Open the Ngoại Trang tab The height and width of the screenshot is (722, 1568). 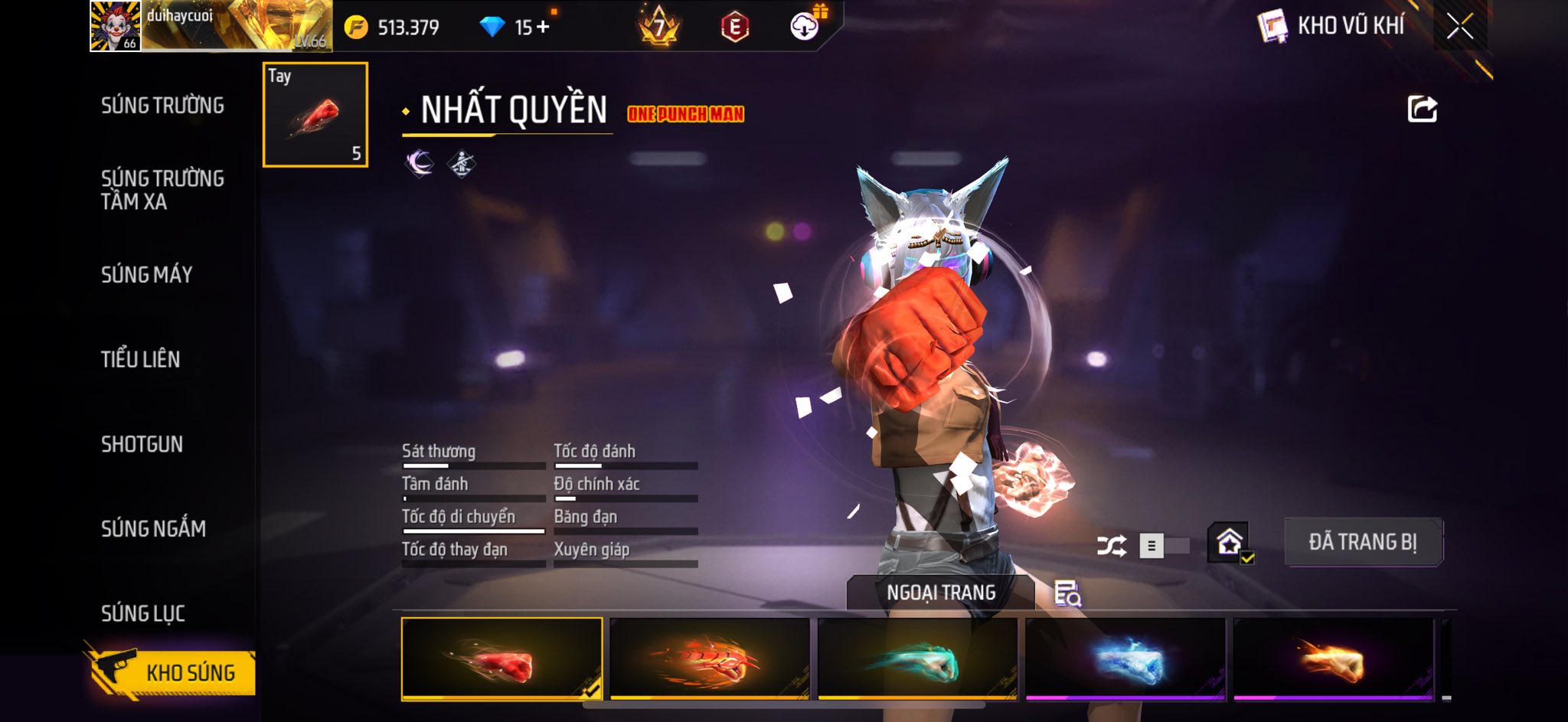tap(941, 593)
